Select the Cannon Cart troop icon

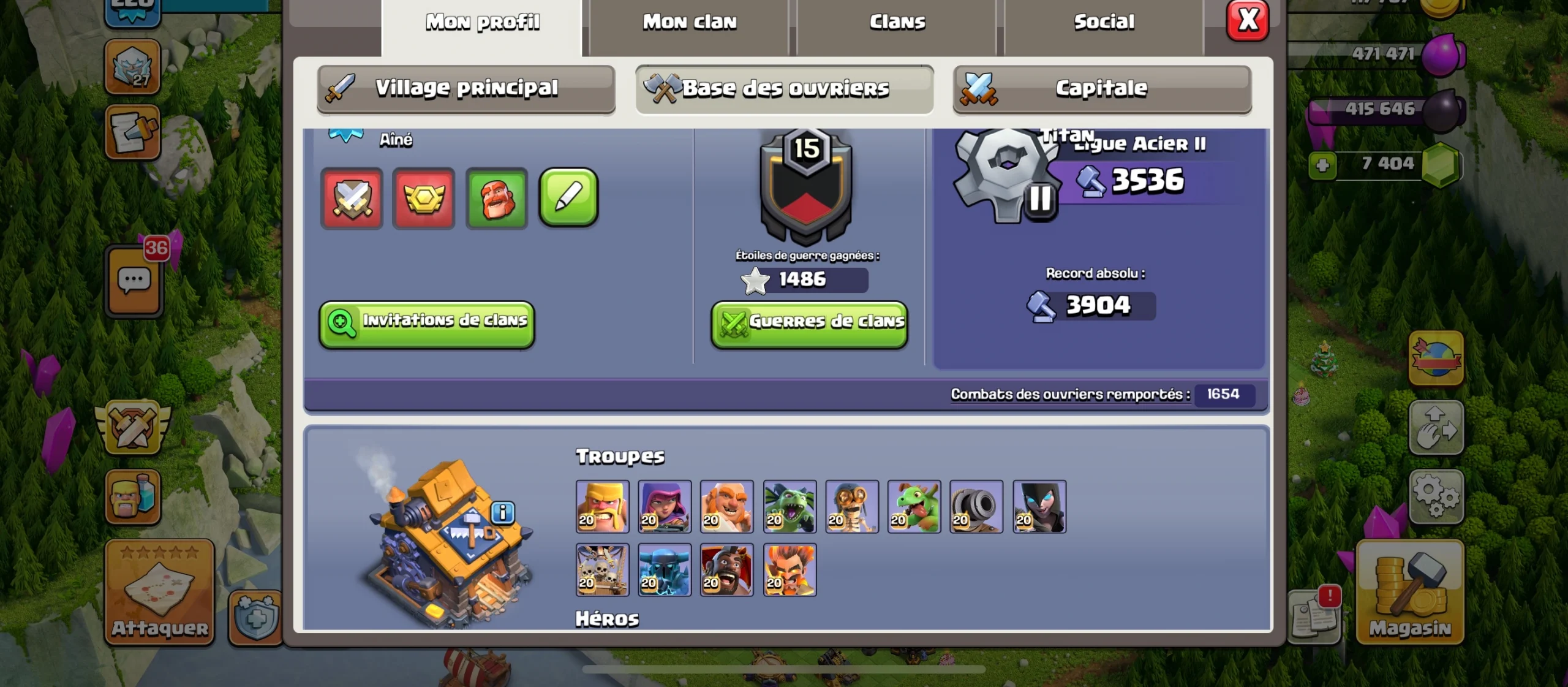pyautogui.click(x=977, y=507)
